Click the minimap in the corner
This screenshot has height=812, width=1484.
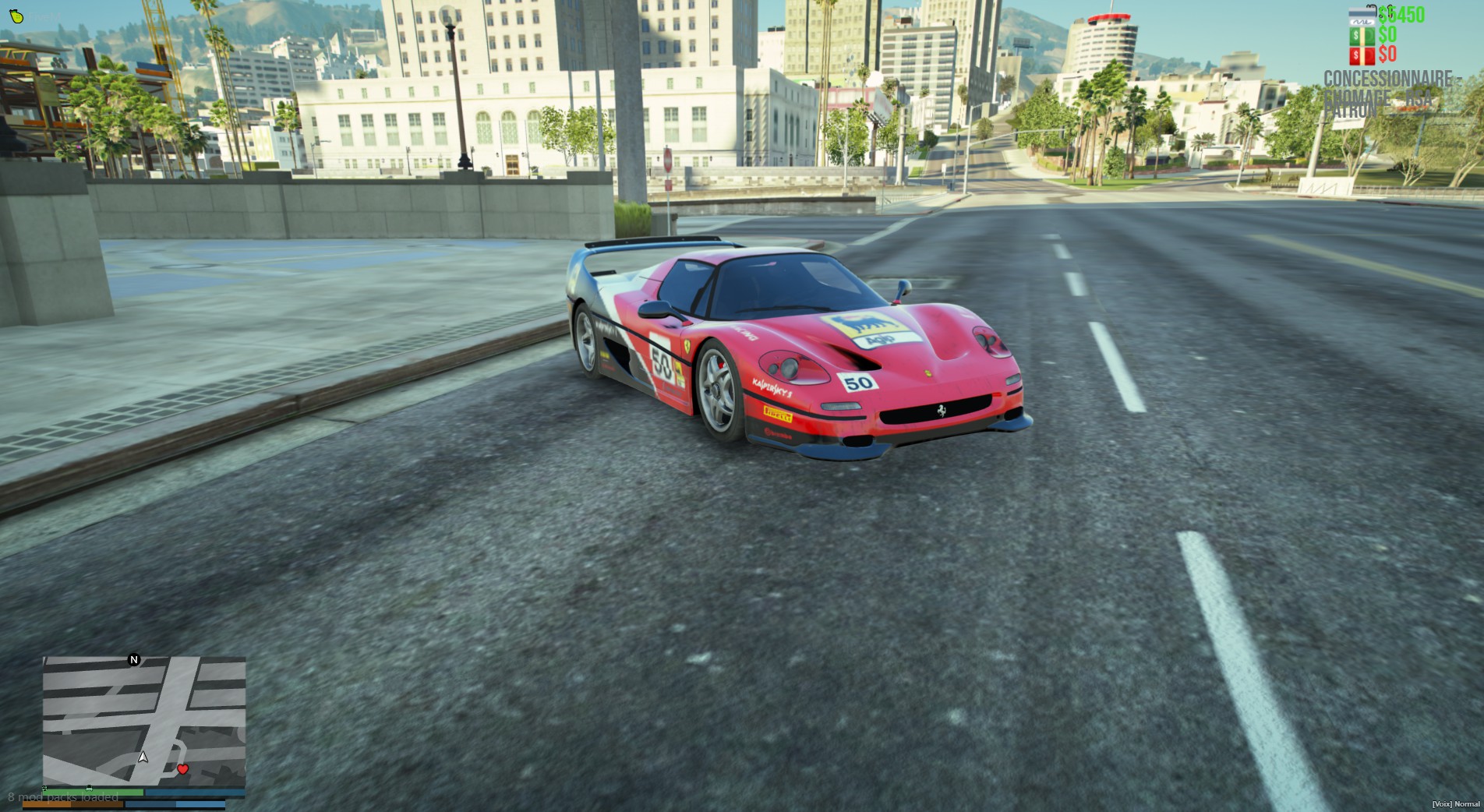point(144,721)
